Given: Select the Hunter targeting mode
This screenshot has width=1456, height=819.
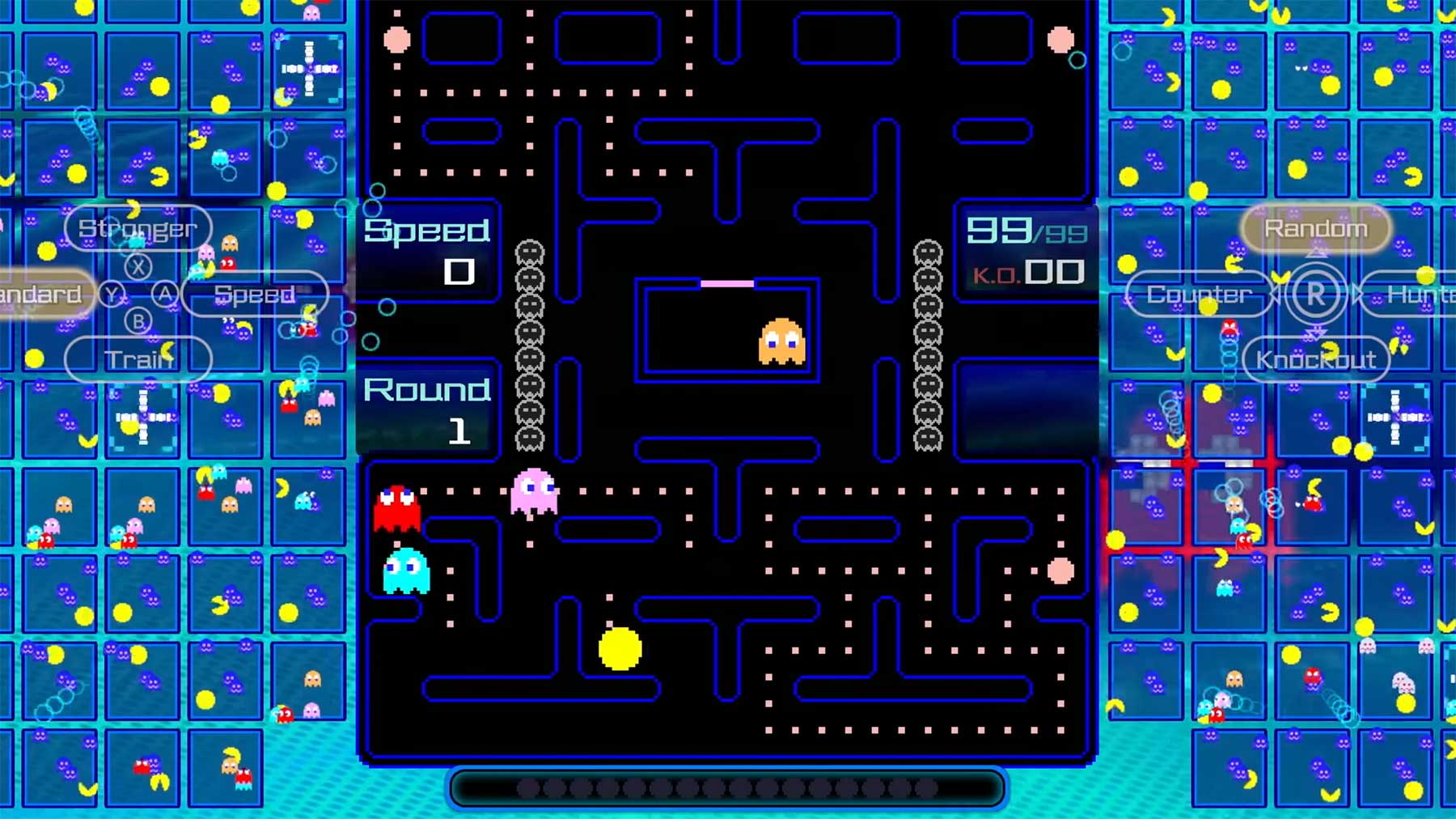Looking at the screenshot, I should (1417, 295).
